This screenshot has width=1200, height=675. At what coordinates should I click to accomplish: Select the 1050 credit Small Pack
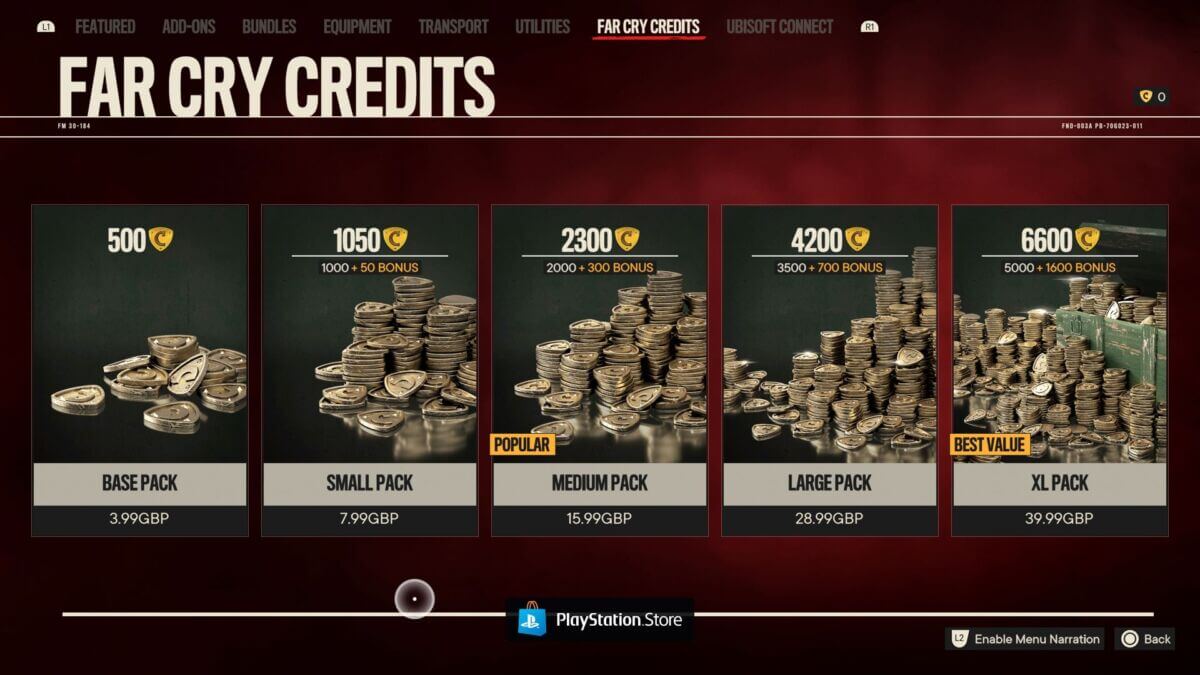[x=370, y=370]
